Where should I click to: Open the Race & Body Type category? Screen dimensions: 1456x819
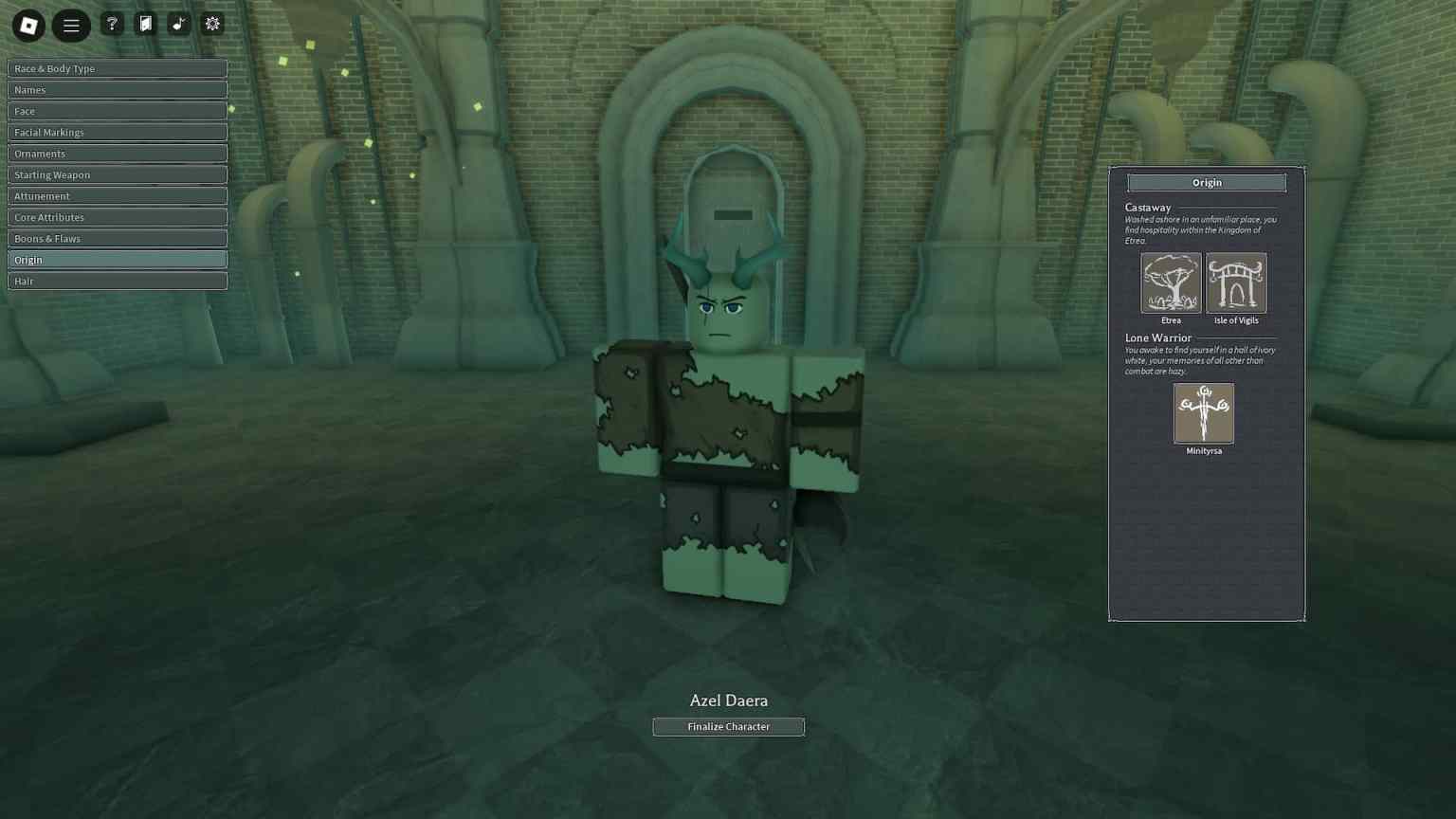point(117,68)
